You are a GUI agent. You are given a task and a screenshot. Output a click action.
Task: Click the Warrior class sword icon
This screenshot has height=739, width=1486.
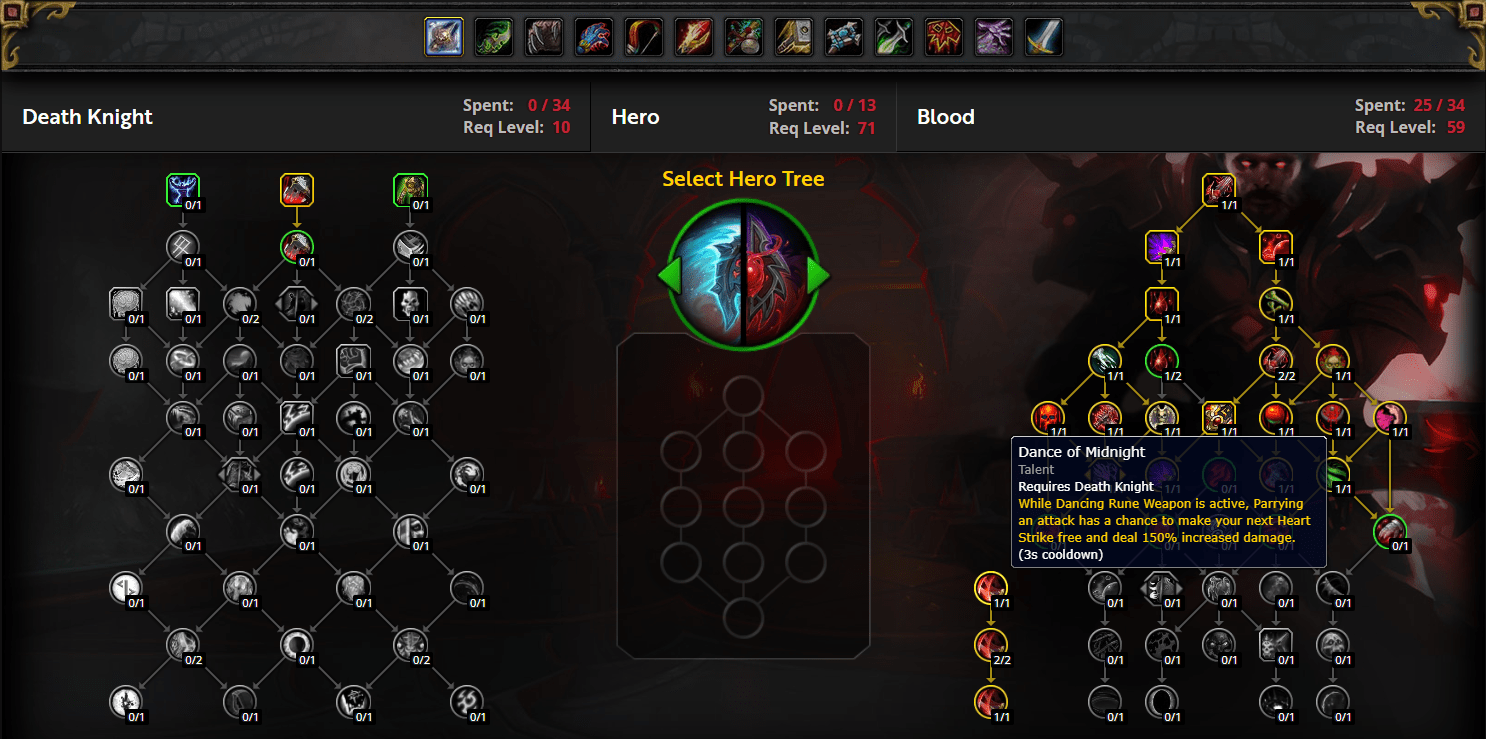point(1043,37)
